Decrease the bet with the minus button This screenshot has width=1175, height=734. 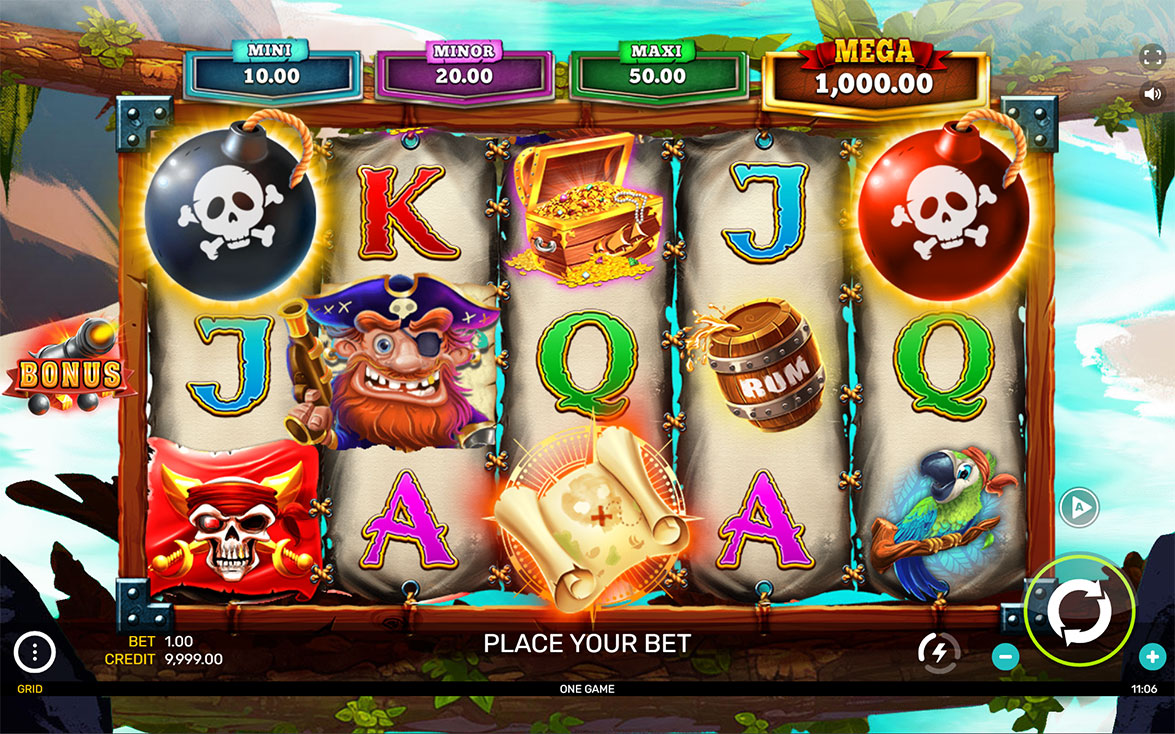[x=1006, y=657]
